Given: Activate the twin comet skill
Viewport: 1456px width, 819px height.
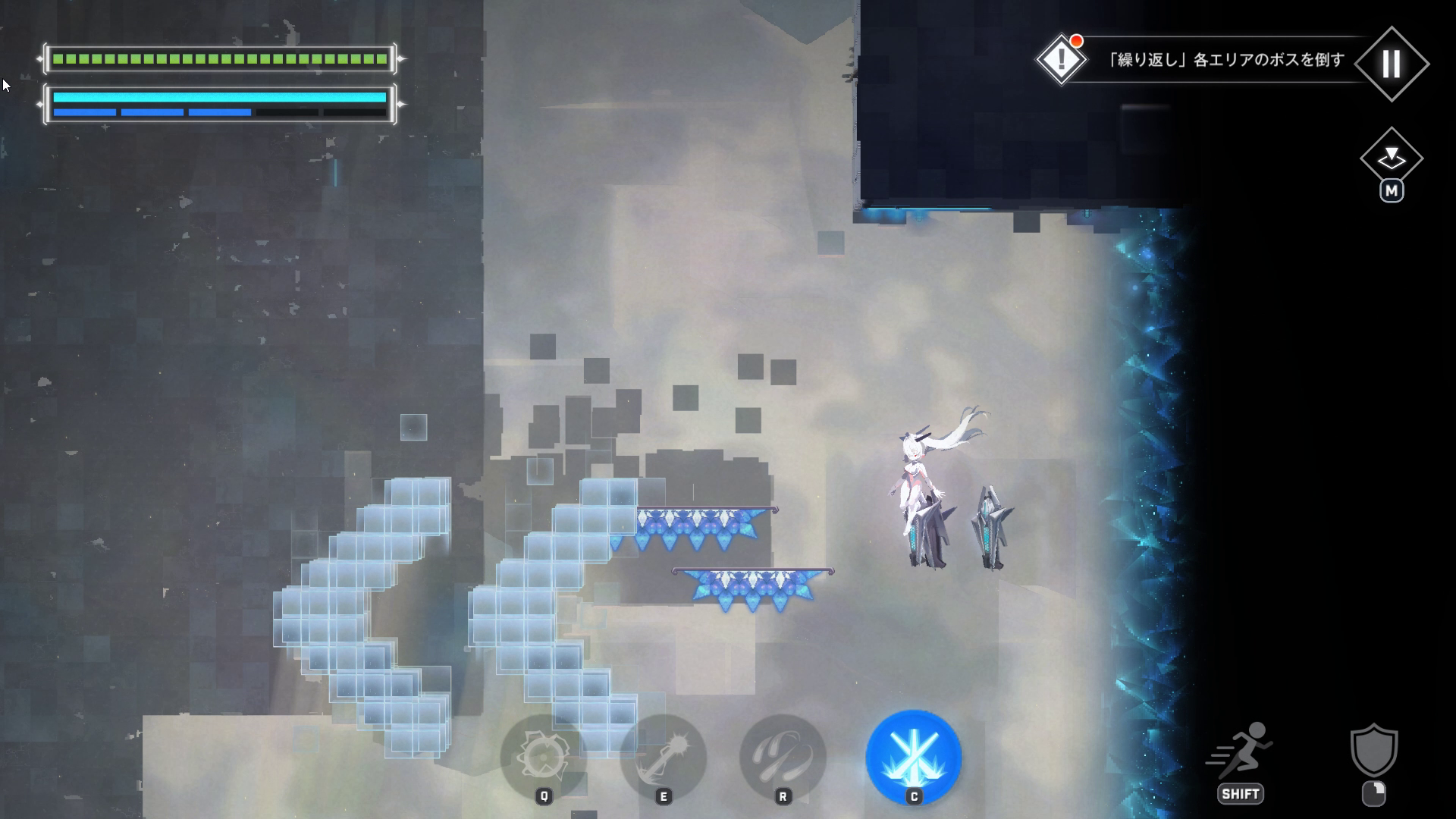Looking at the screenshot, I should click(x=783, y=757).
